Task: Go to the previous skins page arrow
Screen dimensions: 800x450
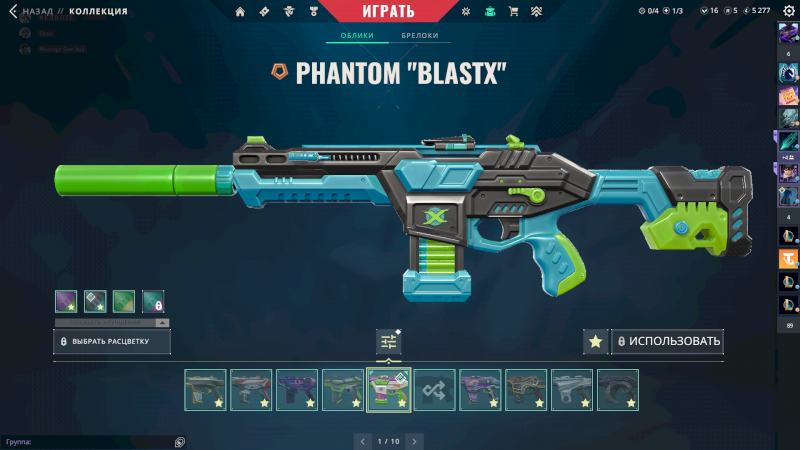Action: [362, 441]
